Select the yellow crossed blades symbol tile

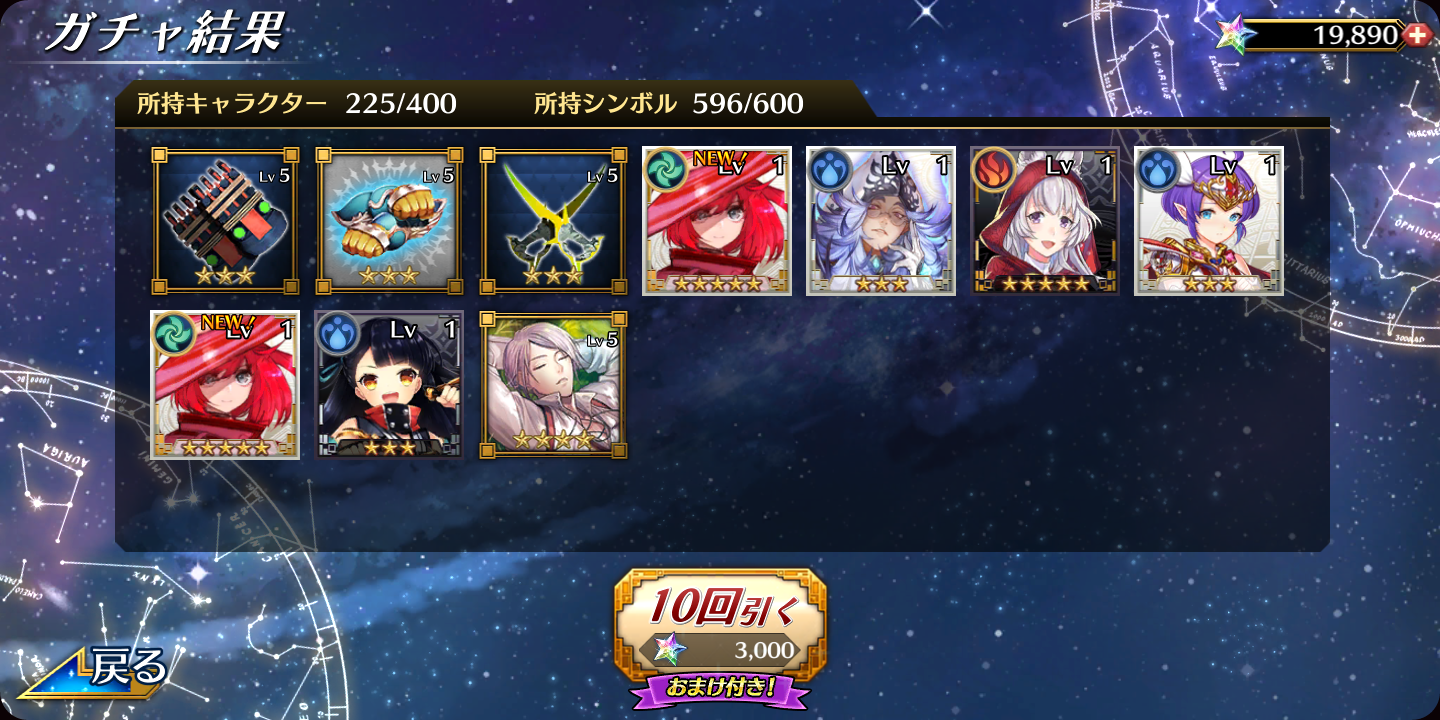pyautogui.click(x=553, y=221)
